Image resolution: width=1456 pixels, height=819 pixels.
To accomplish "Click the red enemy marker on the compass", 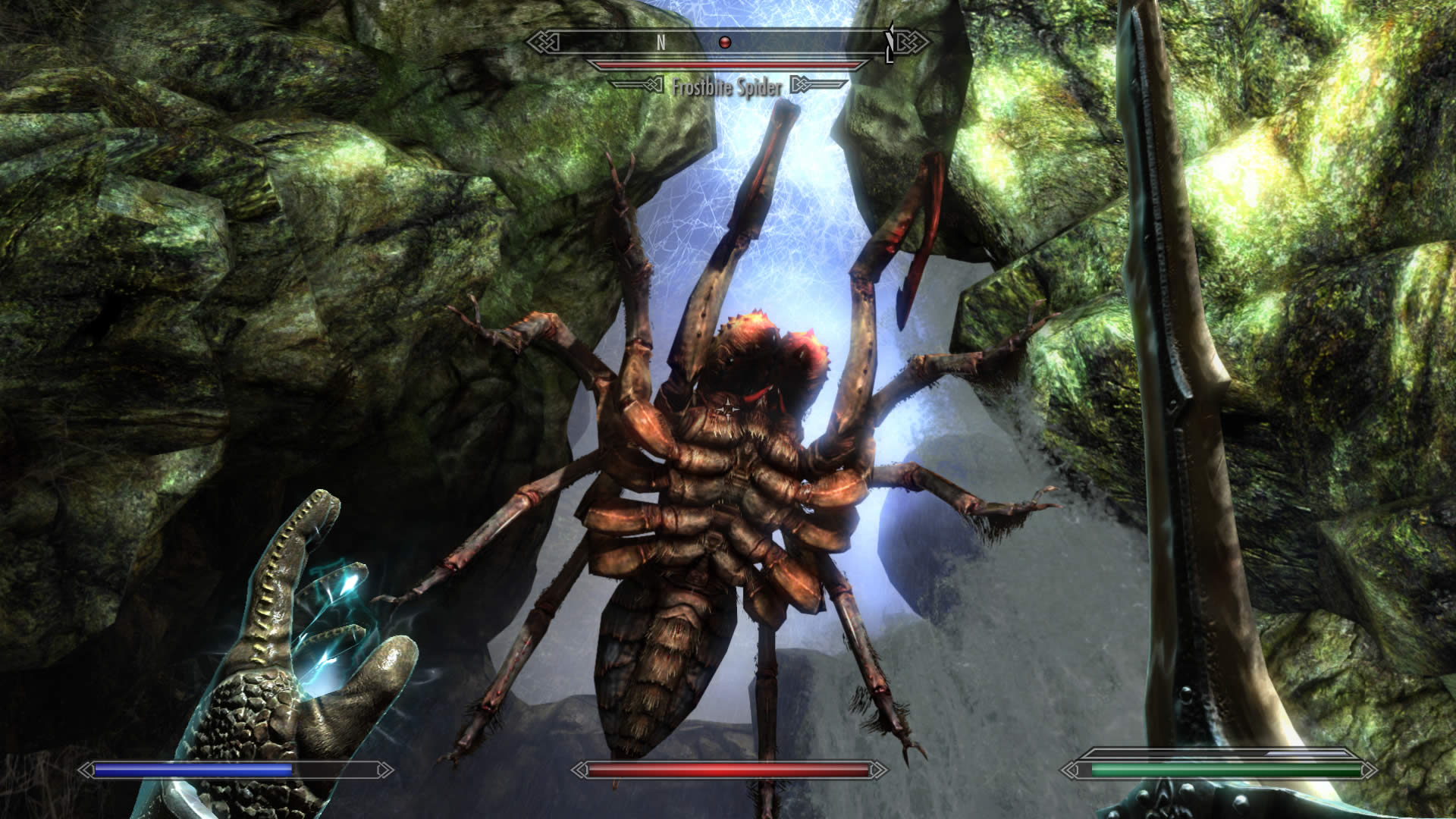I will pyautogui.click(x=725, y=43).
